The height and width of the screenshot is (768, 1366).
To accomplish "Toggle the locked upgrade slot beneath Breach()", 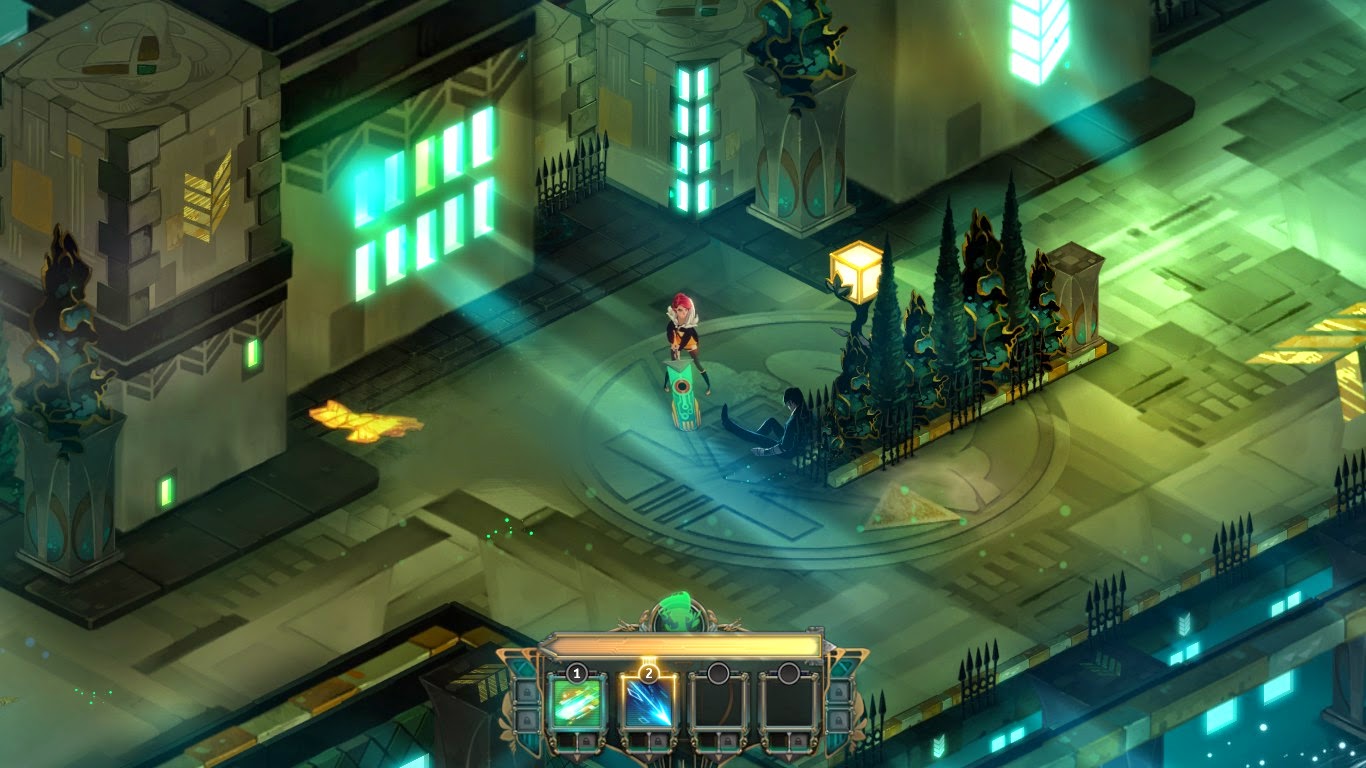I will pos(658,741).
